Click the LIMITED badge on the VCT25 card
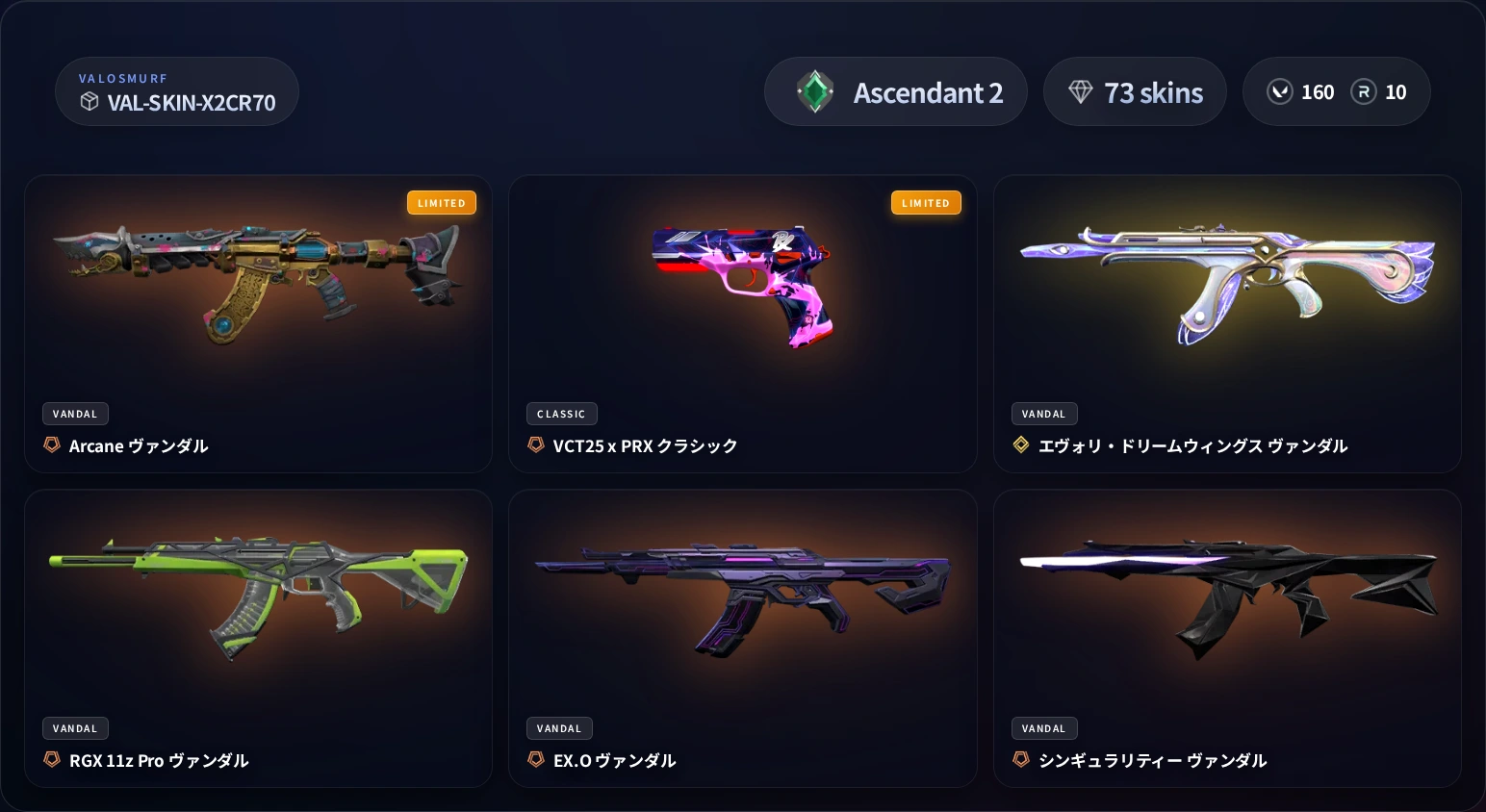Image resolution: width=1486 pixels, height=812 pixels. tap(926, 202)
